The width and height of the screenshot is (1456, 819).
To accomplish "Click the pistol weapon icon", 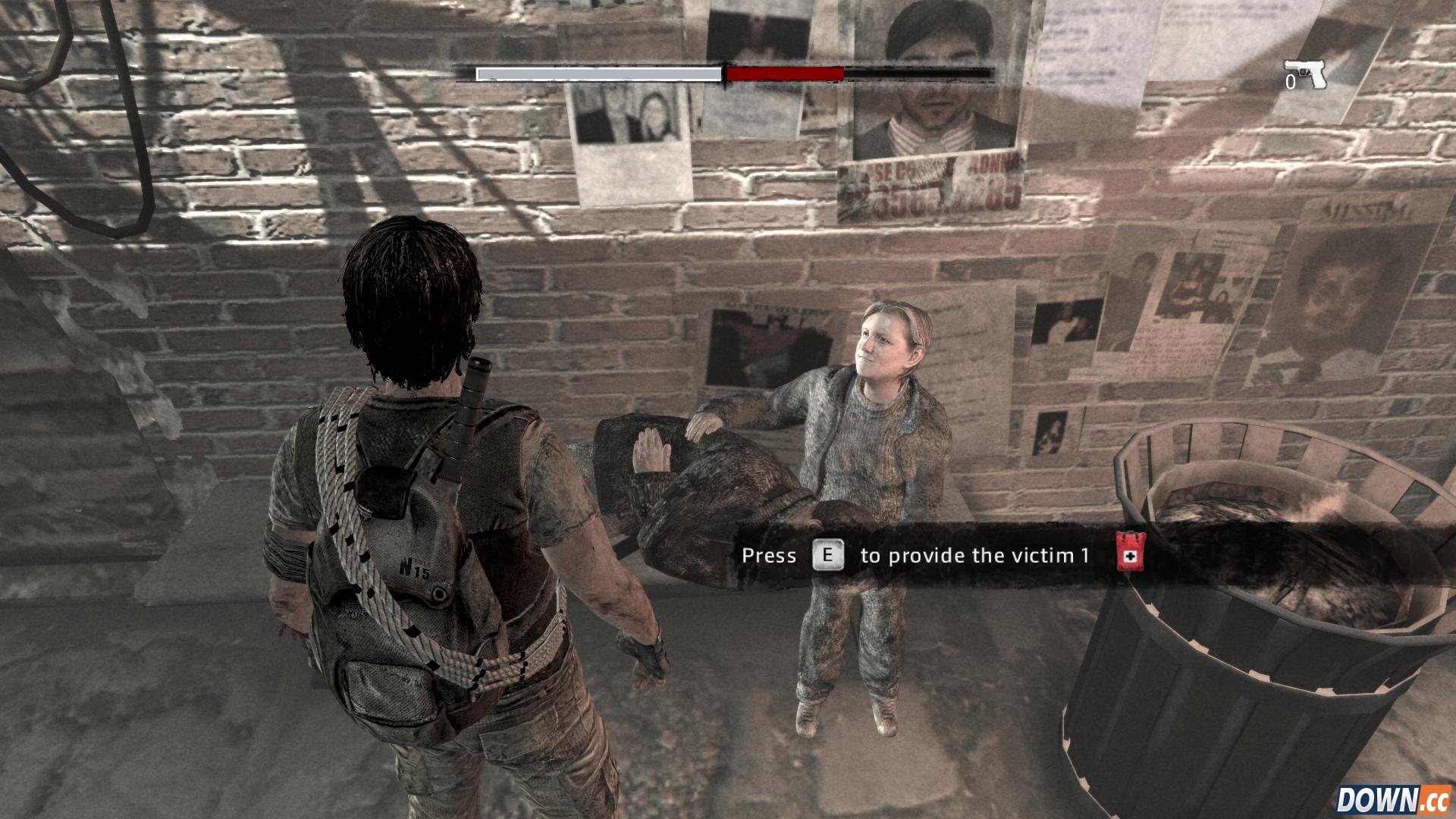I will tap(1306, 74).
